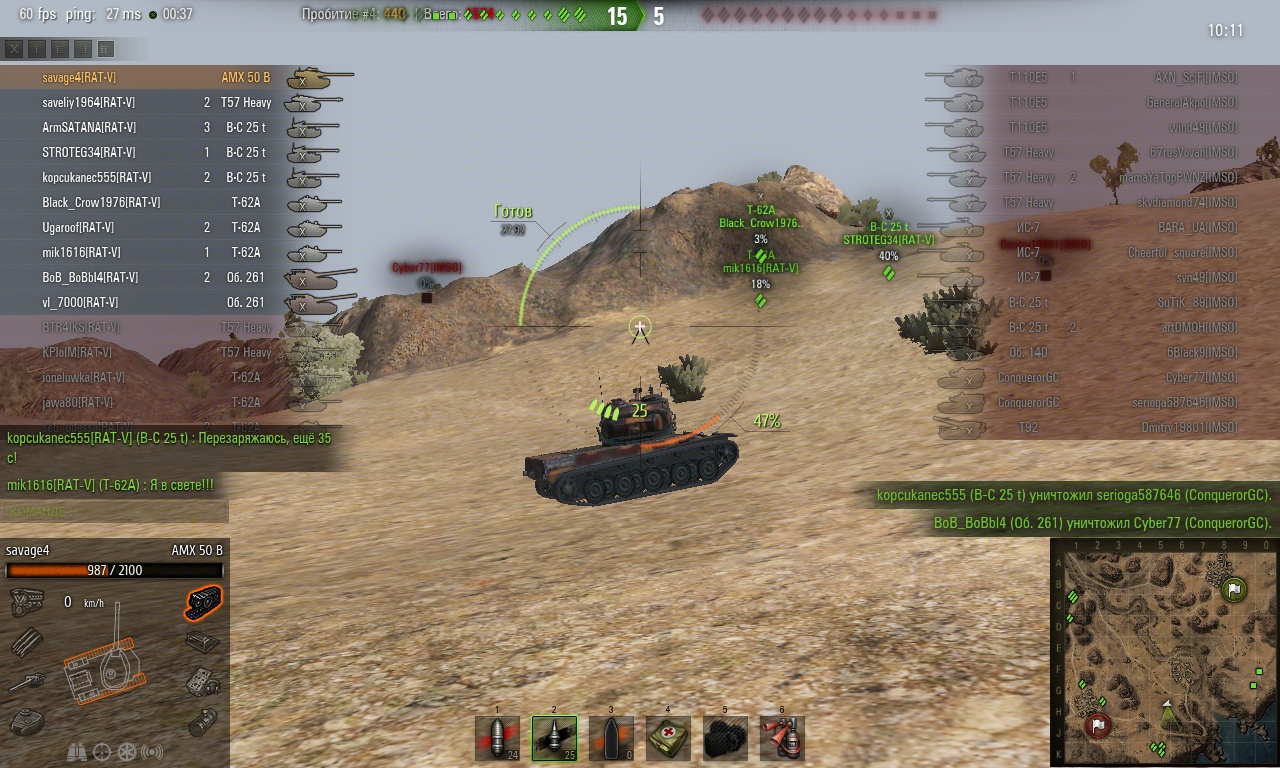Hide the player list with the X button
The width and height of the screenshot is (1280, 768).
(14, 48)
